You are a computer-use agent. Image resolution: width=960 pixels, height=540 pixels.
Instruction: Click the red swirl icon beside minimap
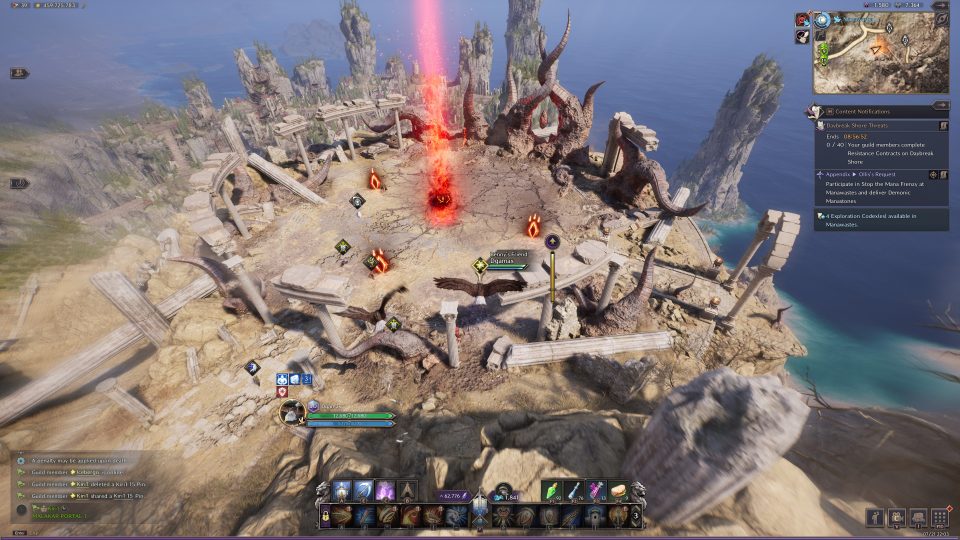pyautogui.click(x=803, y=19)
